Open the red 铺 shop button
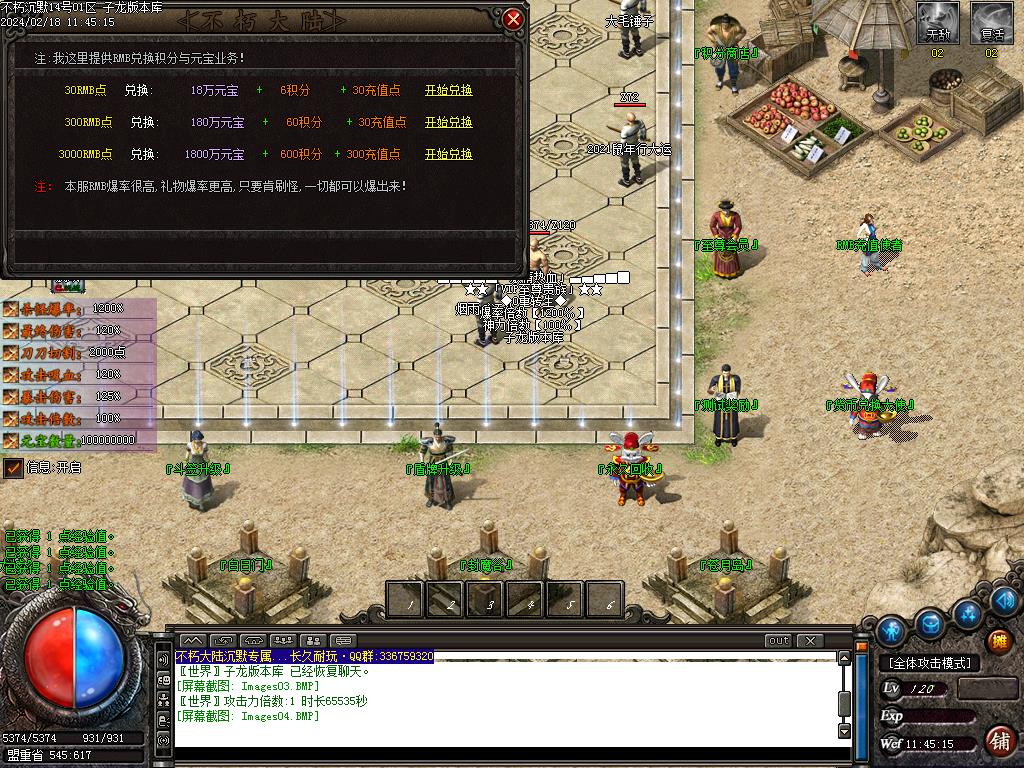 coord(998,741)
